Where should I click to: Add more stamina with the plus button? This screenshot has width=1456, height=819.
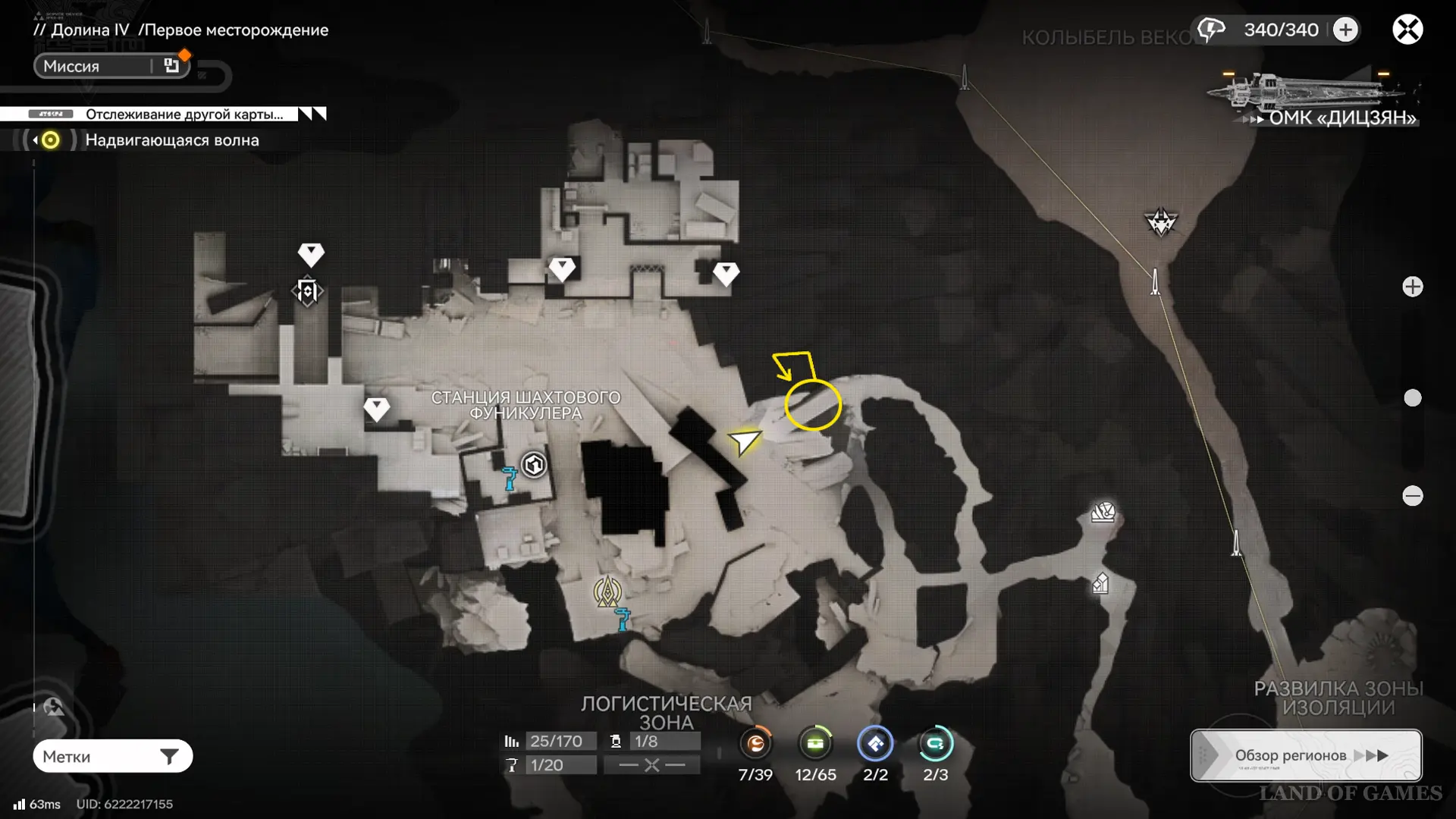pyautogui.click(x=1346, y=30)
